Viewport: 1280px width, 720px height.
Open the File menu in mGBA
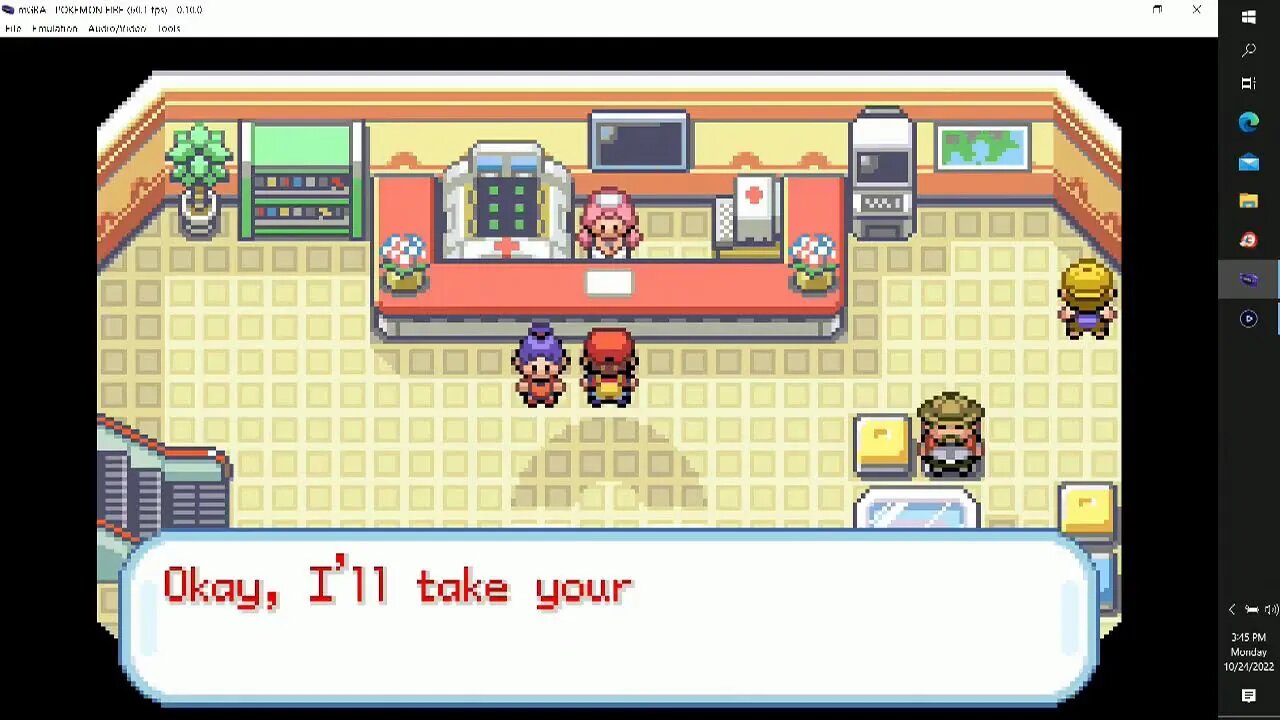click(x=12, y=28)
